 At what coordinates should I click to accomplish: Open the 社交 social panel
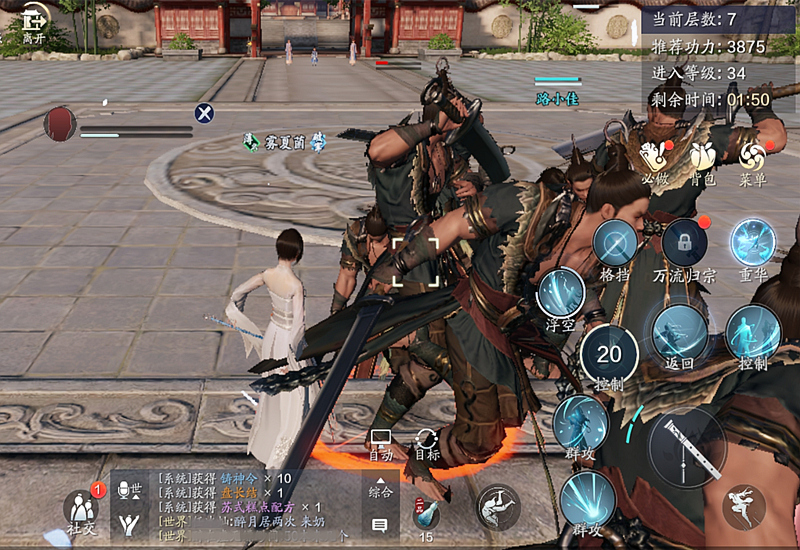pos(80,508)
